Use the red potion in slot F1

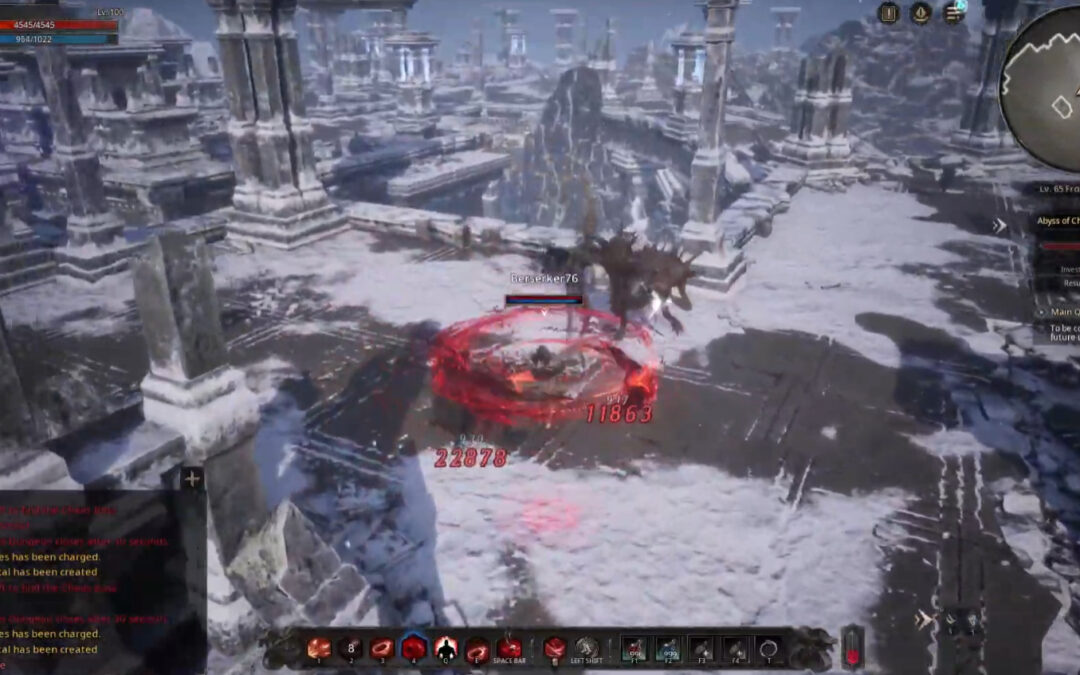pyautogui.click(x=635, y=648)
